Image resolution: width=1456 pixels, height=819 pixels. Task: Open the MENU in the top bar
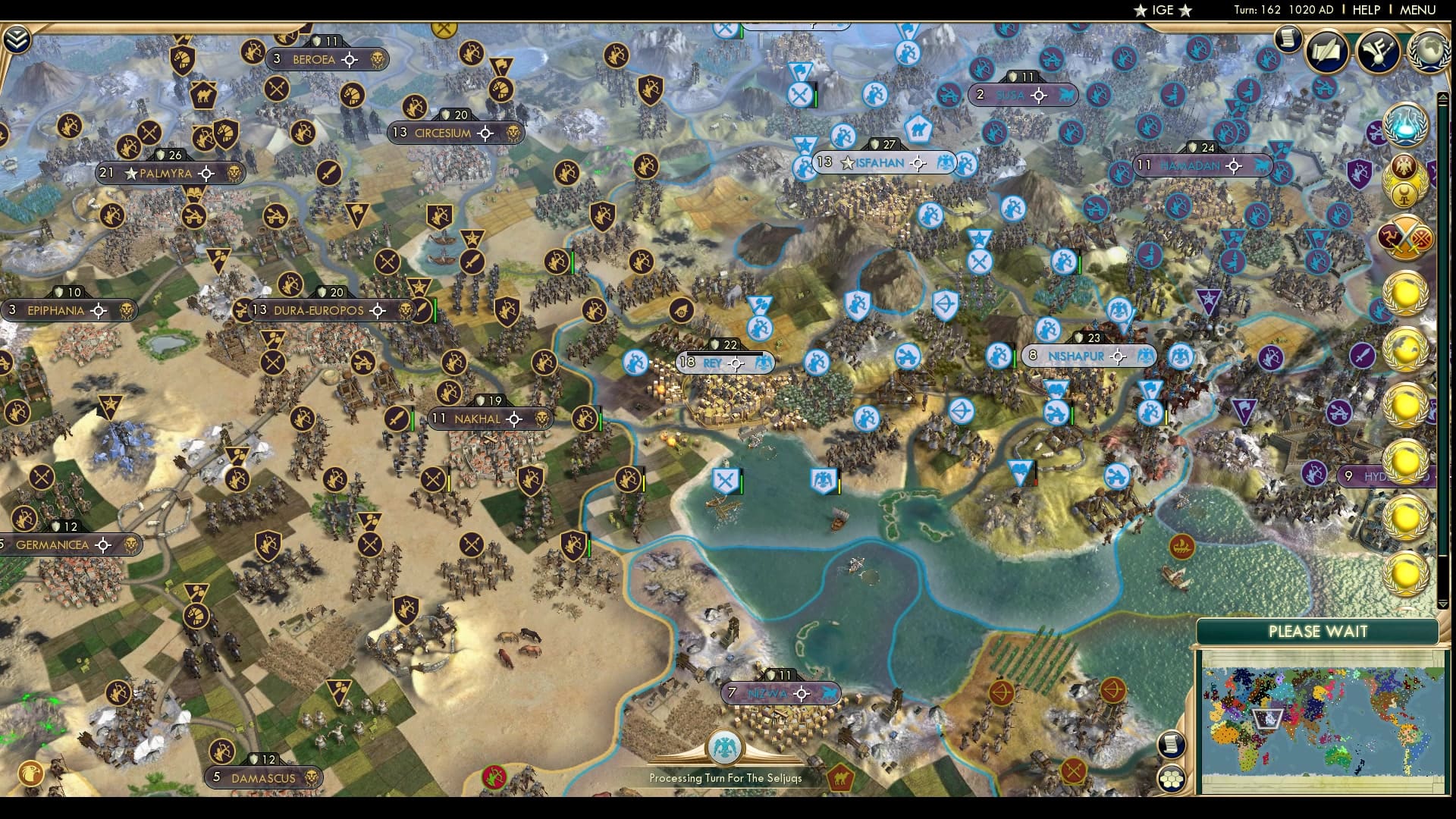(x=1417, y=10)
